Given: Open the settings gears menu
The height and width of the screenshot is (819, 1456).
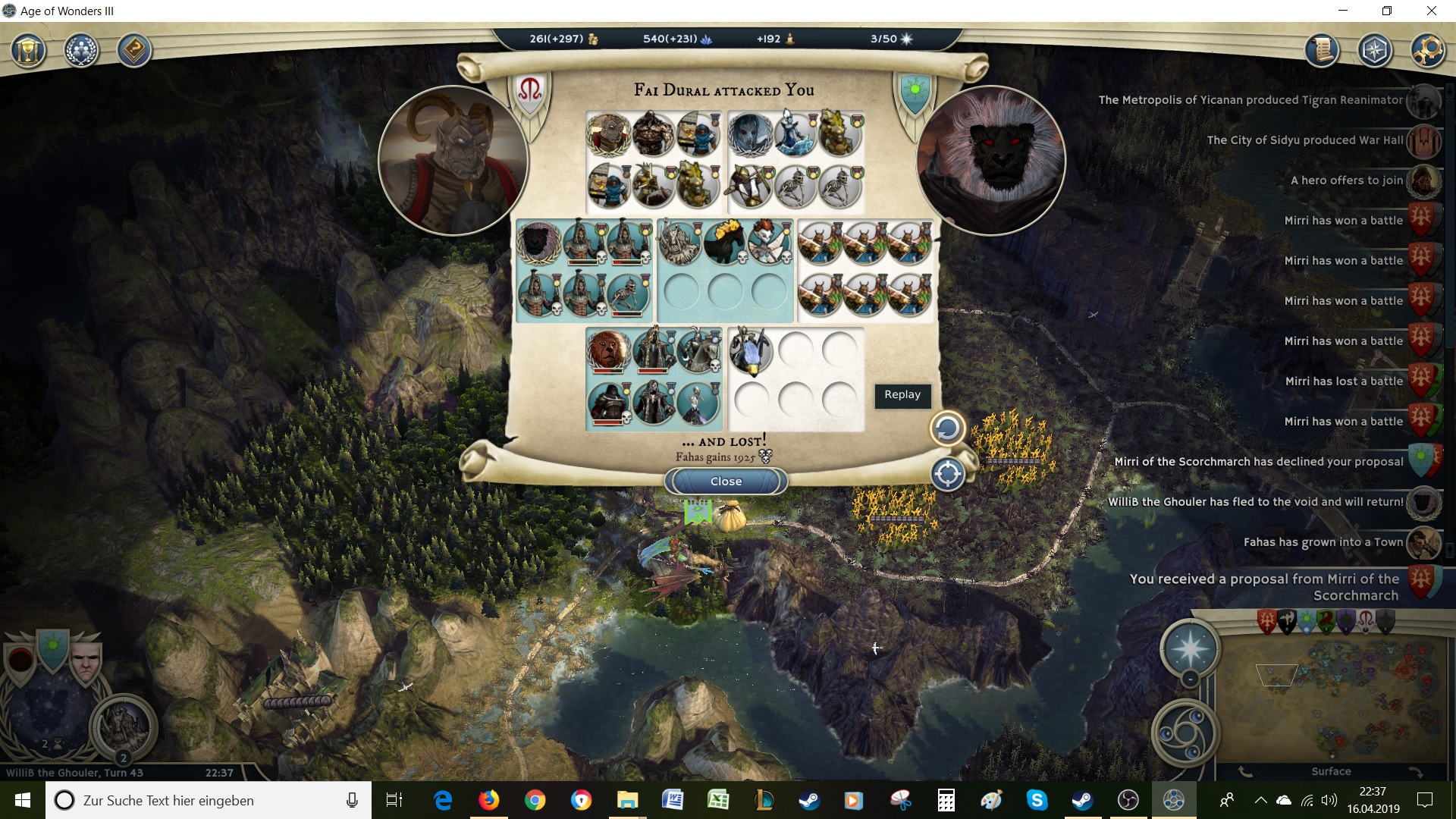Looking at the screenshot, I should coord(1428,52).
